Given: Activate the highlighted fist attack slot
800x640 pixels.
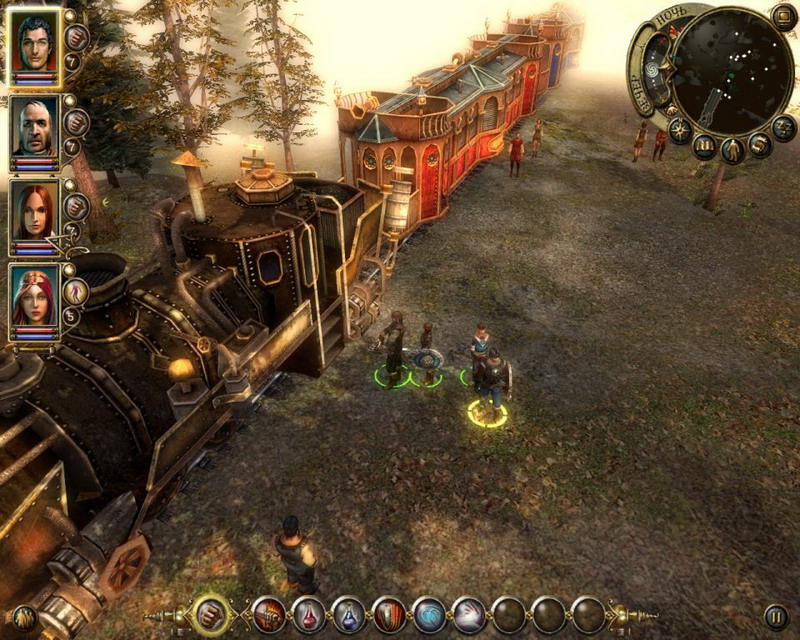Looking at the screenshot, I should (210, 613).
